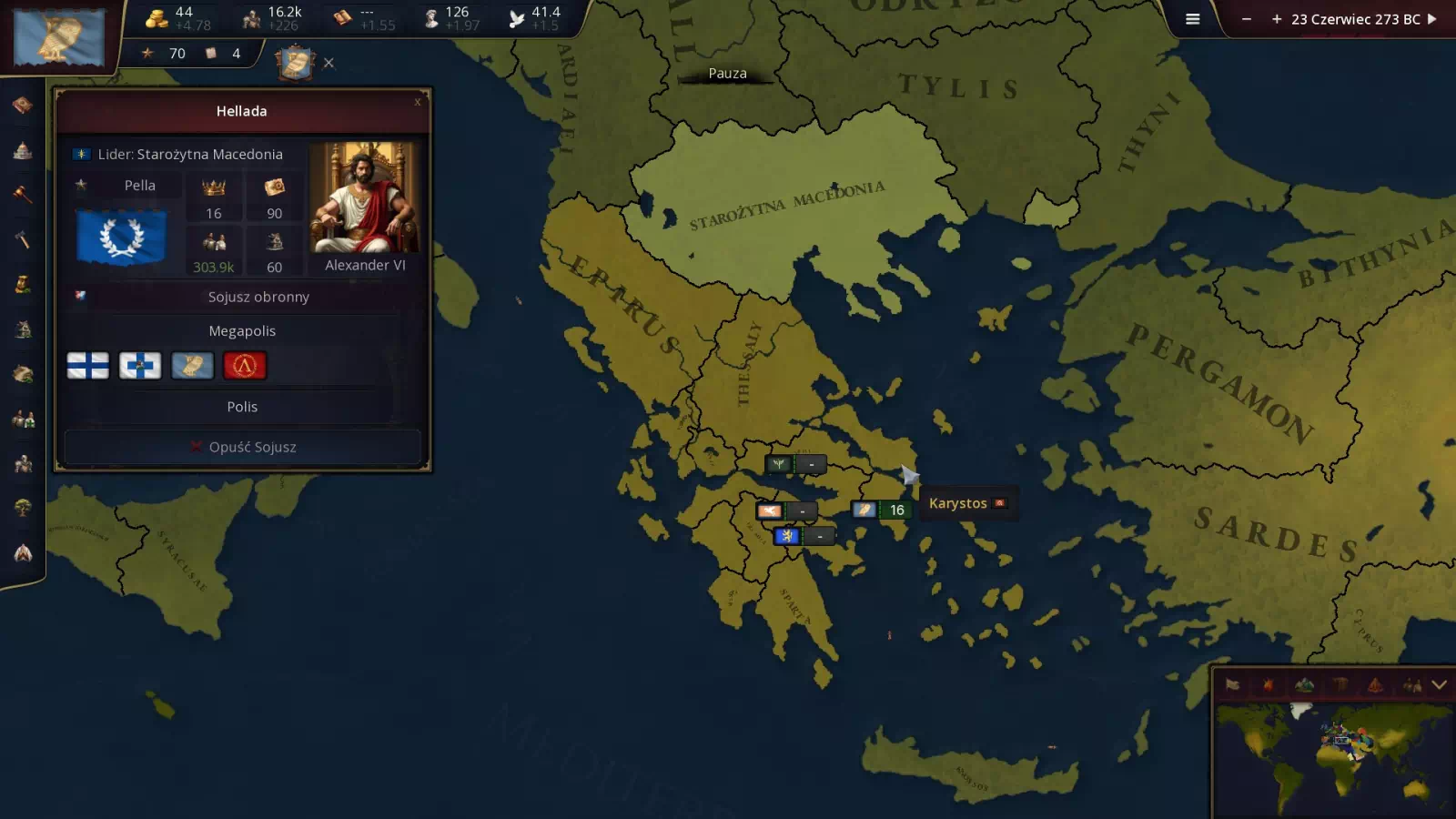
Task: Close the Hellada alliance panel
Action: tap(418, 102)
